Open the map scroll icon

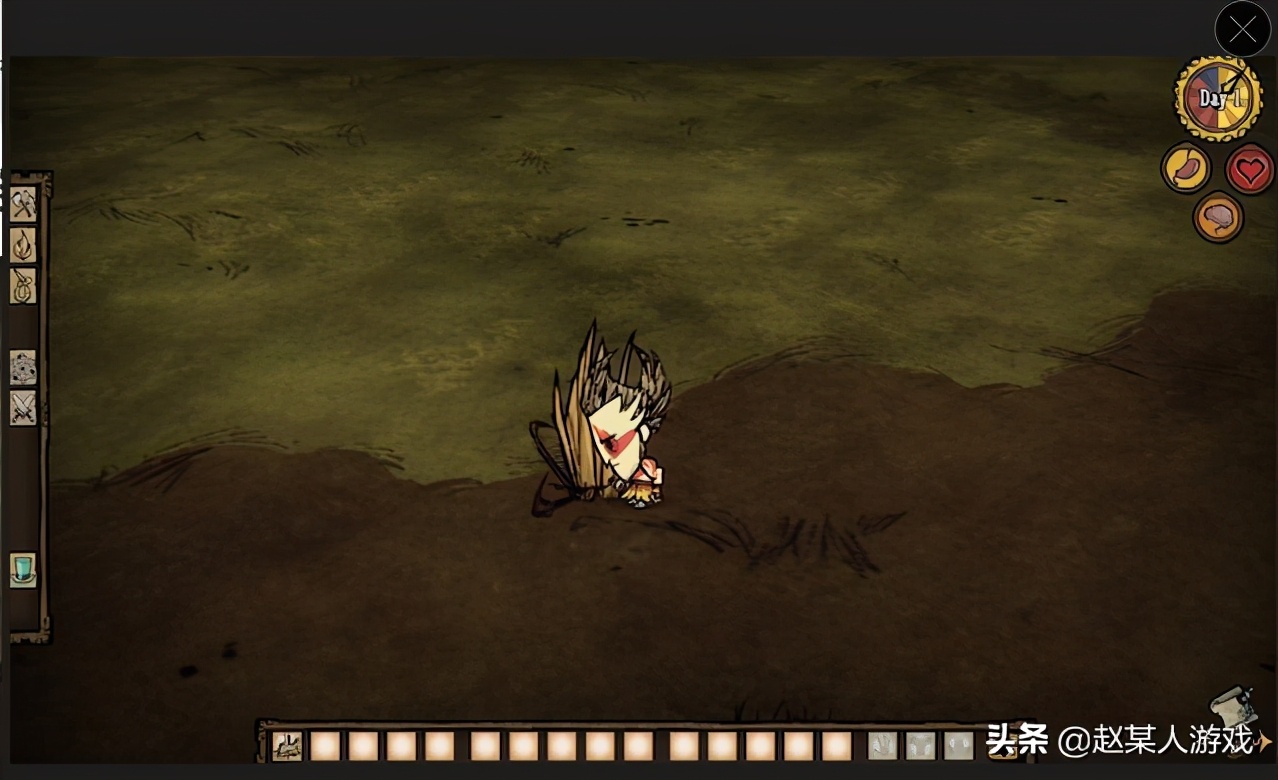[x=1231, y=710]
